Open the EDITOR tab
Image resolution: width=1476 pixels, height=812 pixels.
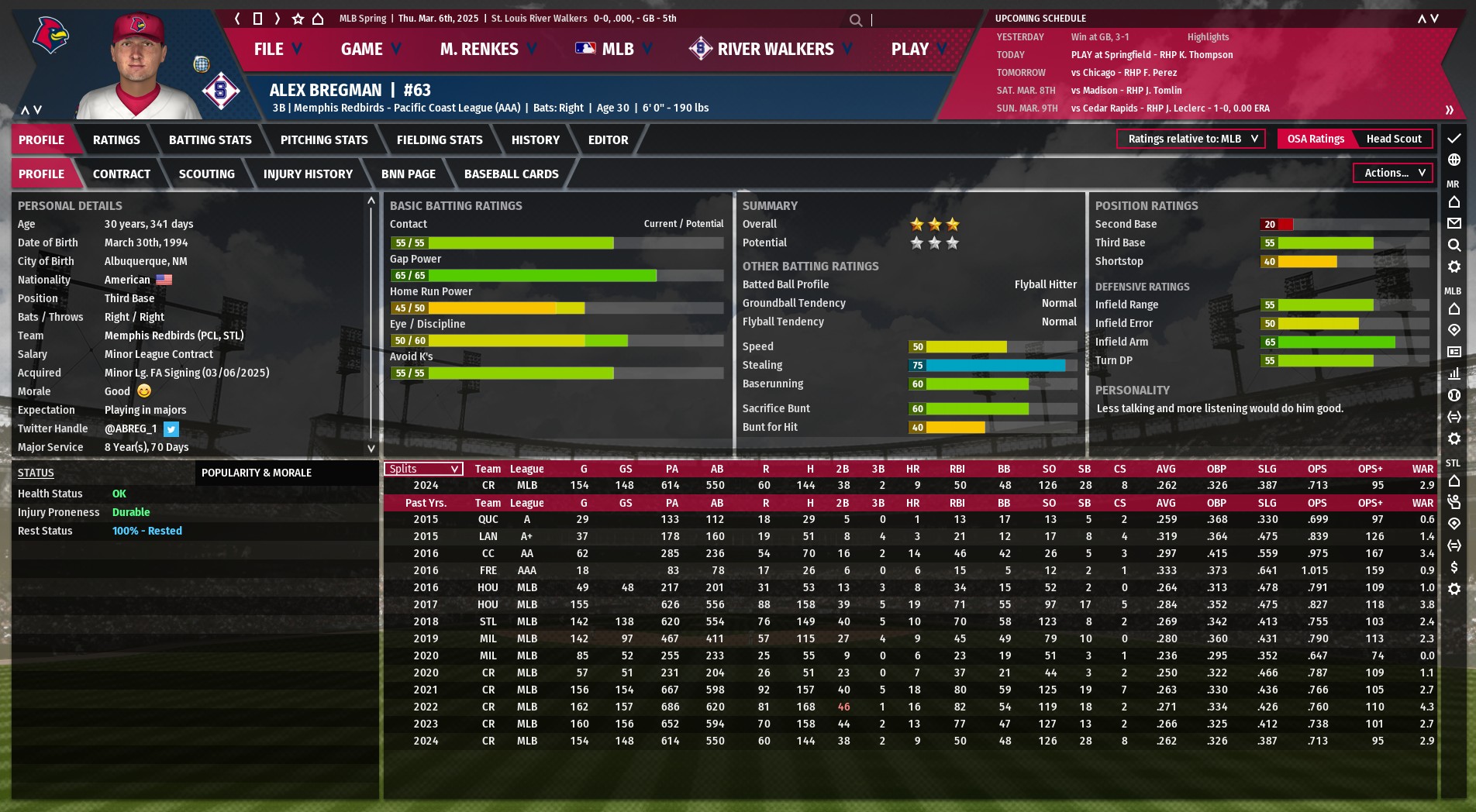coord(608,140)
